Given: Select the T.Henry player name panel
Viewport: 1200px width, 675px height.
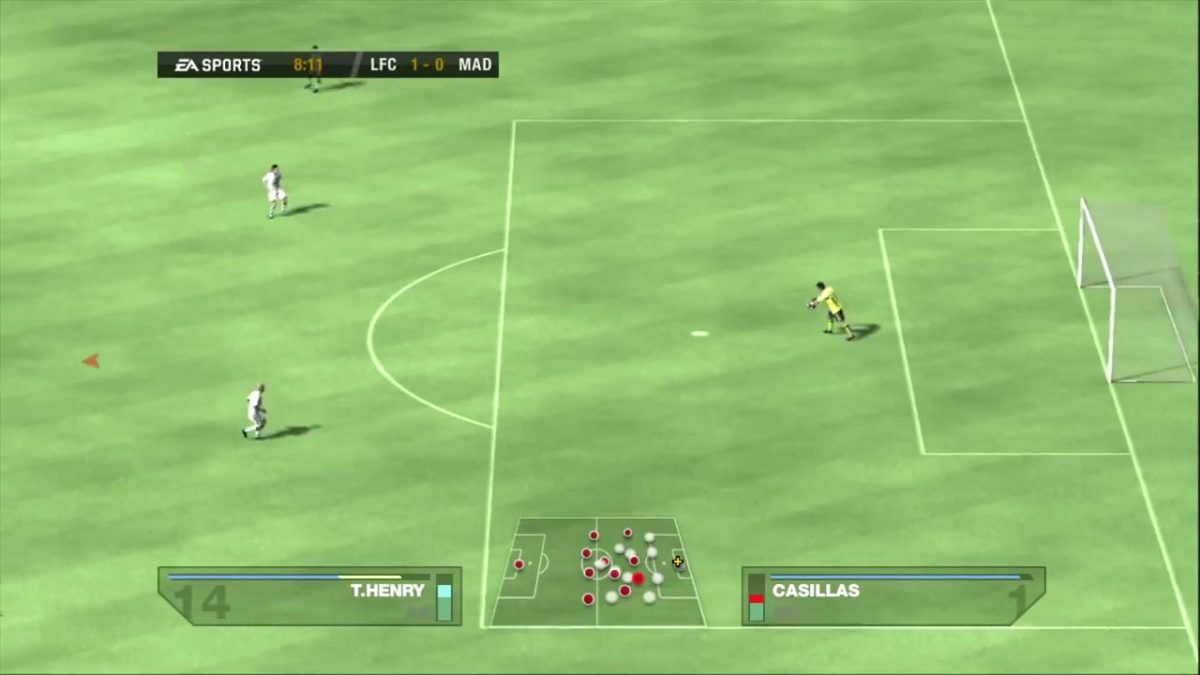Looking at the screenshot, I should tap(309, 596).
